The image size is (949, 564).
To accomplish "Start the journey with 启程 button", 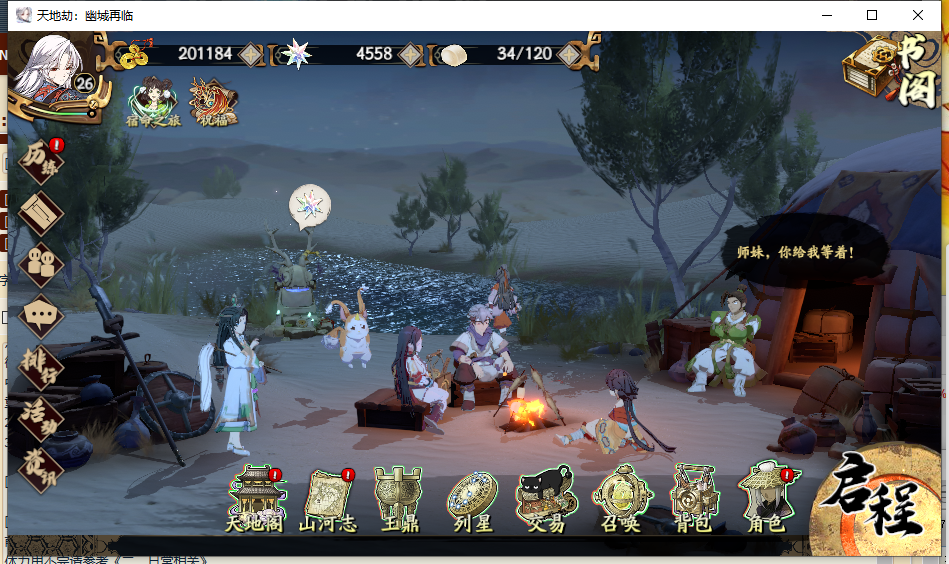I will (875, 500).
